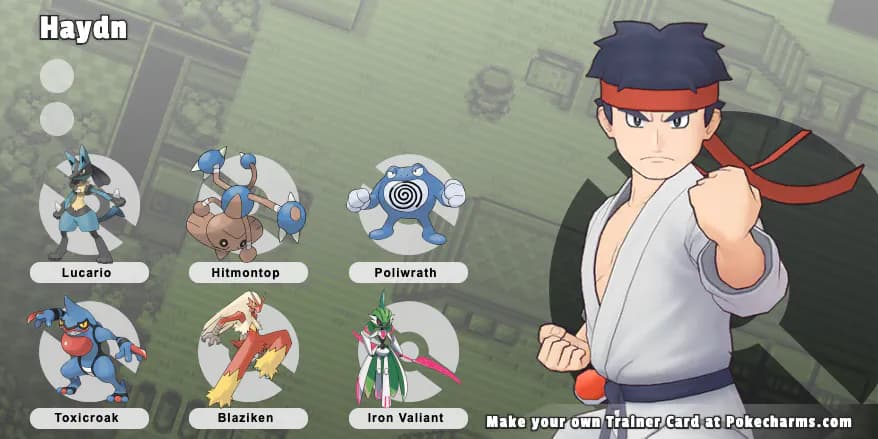Click the trainer name Haydn
This screenshot has height=439, width=878.
coord(83,29)
